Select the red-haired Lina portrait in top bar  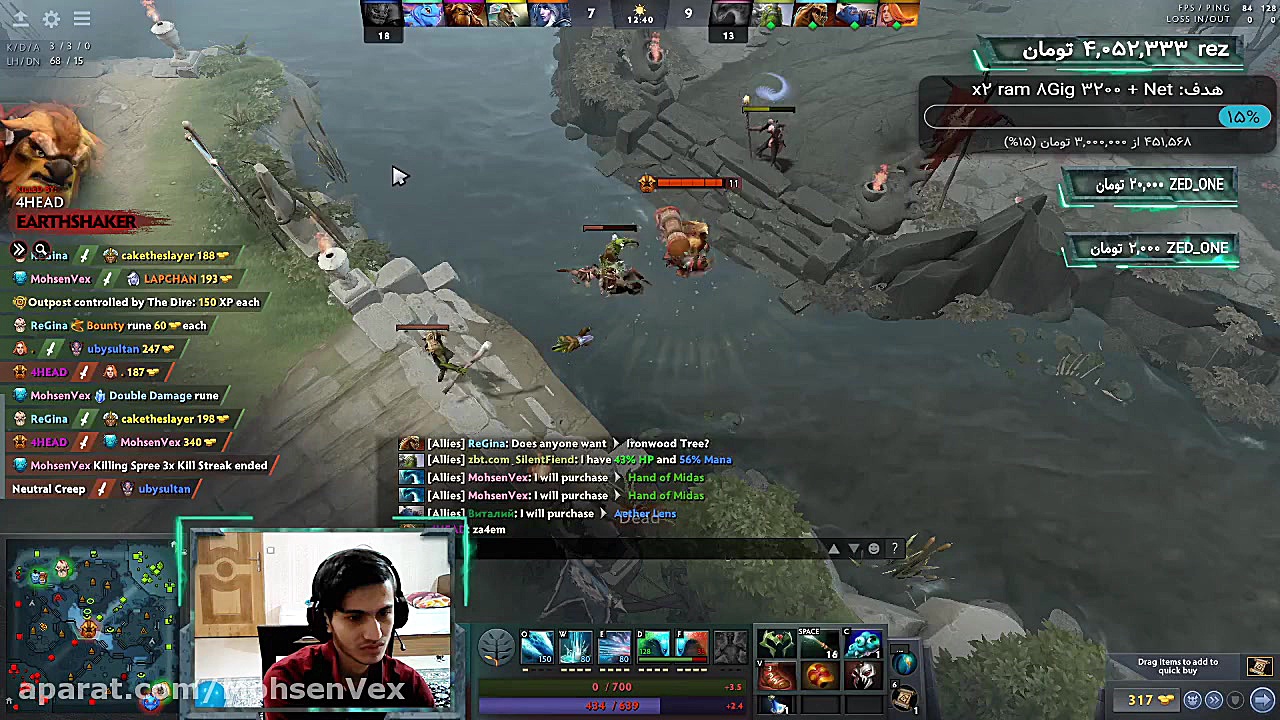(x=900, y=14)
